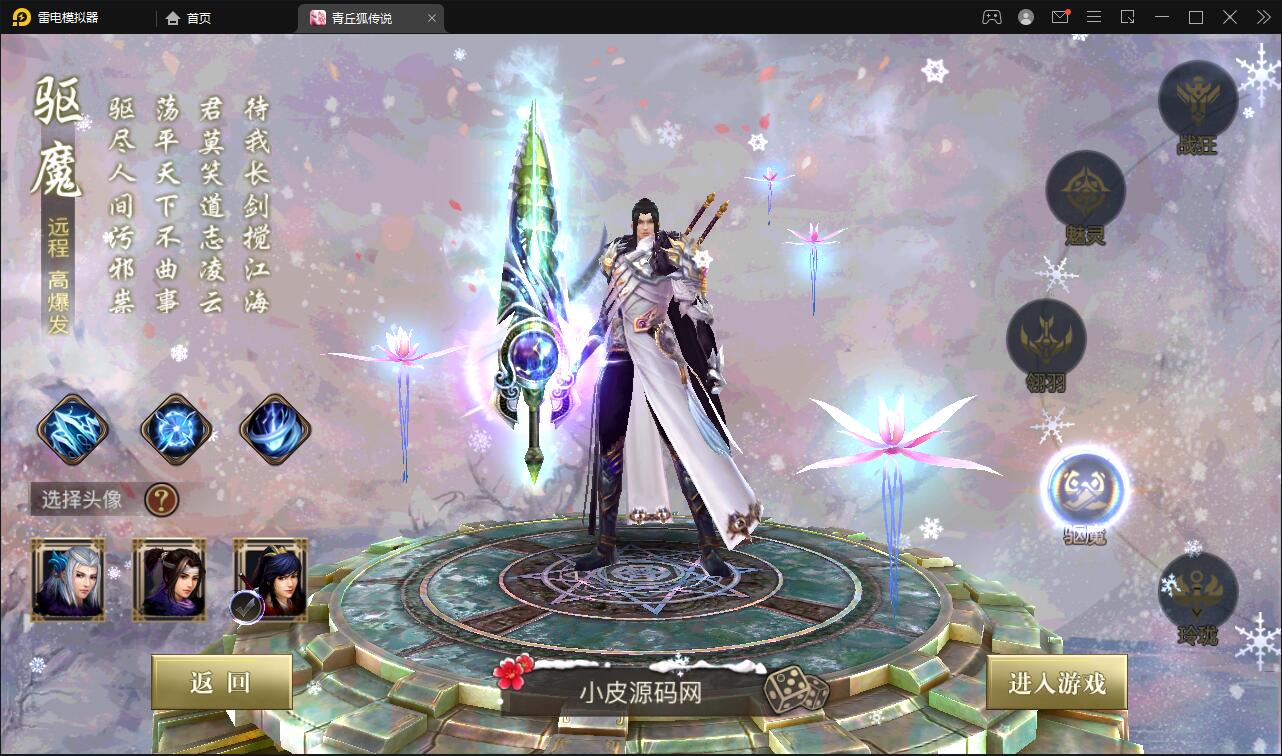Choose the silver-haired portrait avatar
The width and height of the screenshot is (1282, 756).
coord(68,580)
